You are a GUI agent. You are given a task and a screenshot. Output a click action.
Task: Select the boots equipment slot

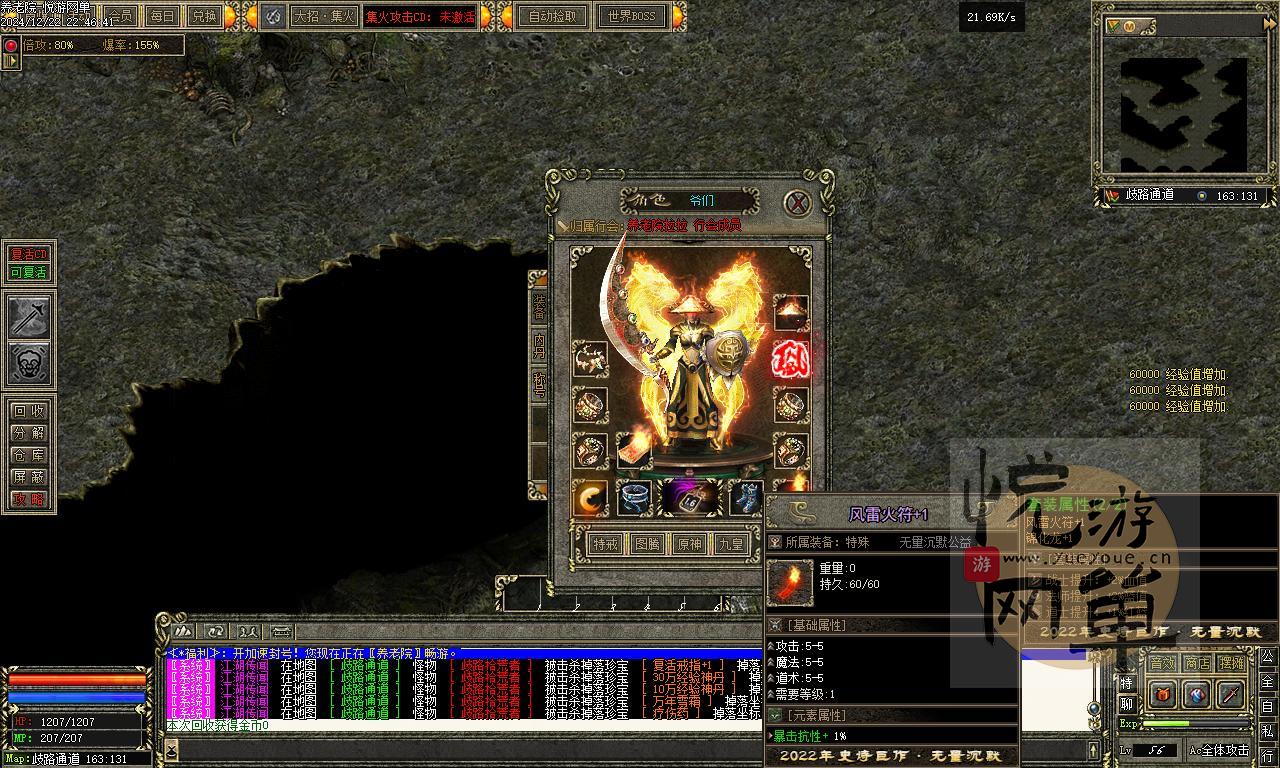tap(745, 497)
